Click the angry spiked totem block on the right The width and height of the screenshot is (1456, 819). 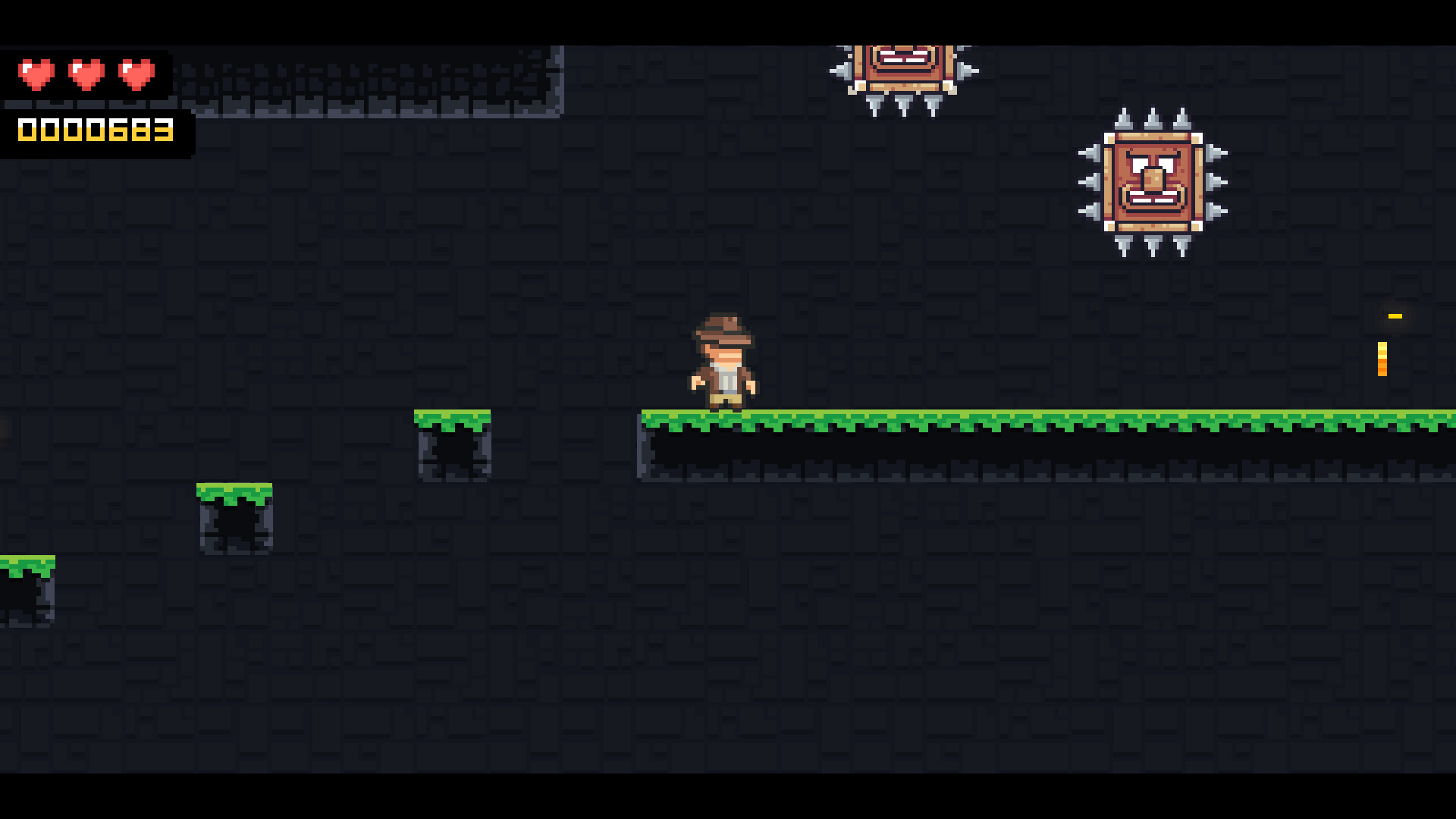1153,182
